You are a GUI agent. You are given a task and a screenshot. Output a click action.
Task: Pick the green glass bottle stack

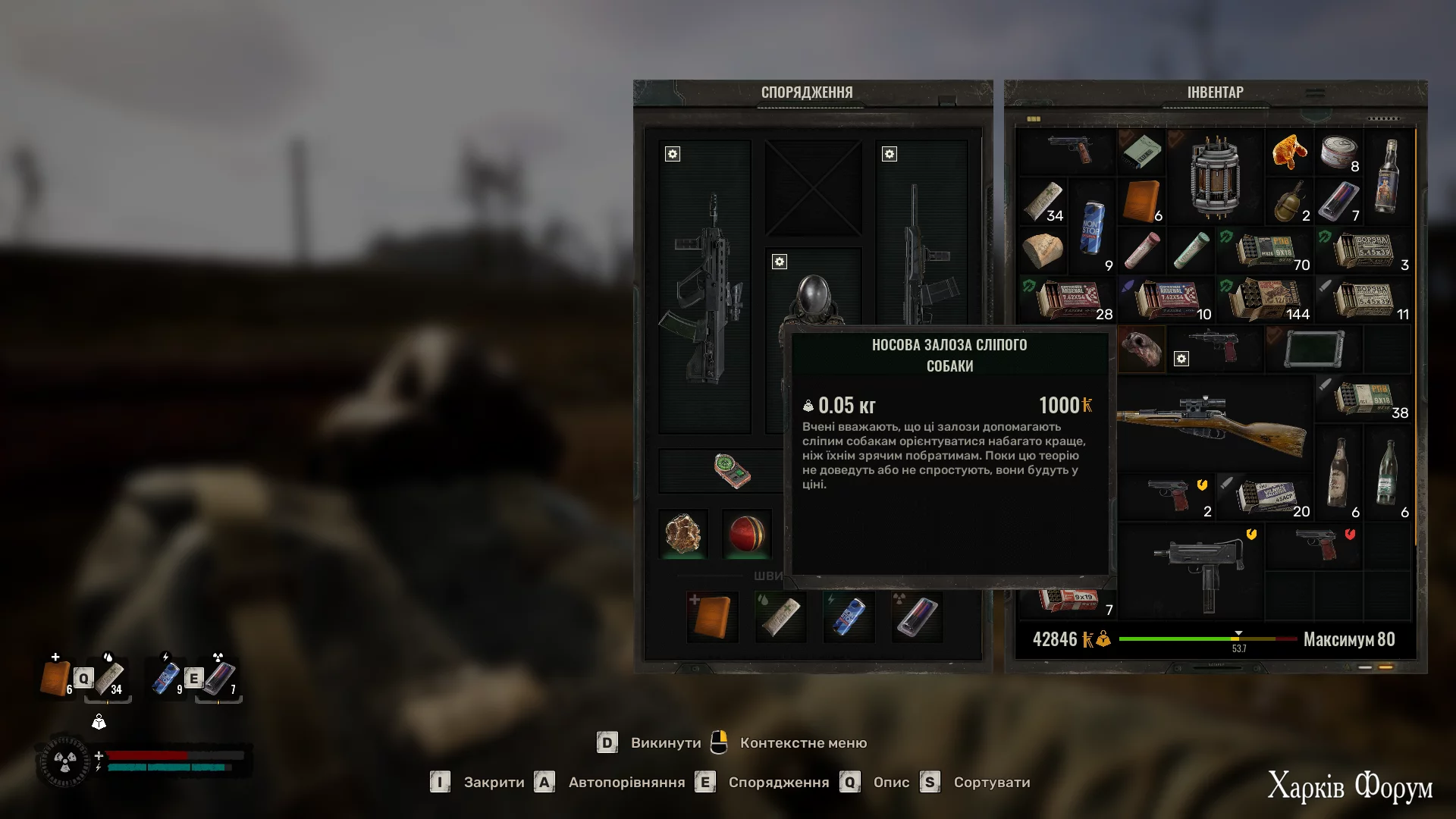click(x=1388, y=472)
